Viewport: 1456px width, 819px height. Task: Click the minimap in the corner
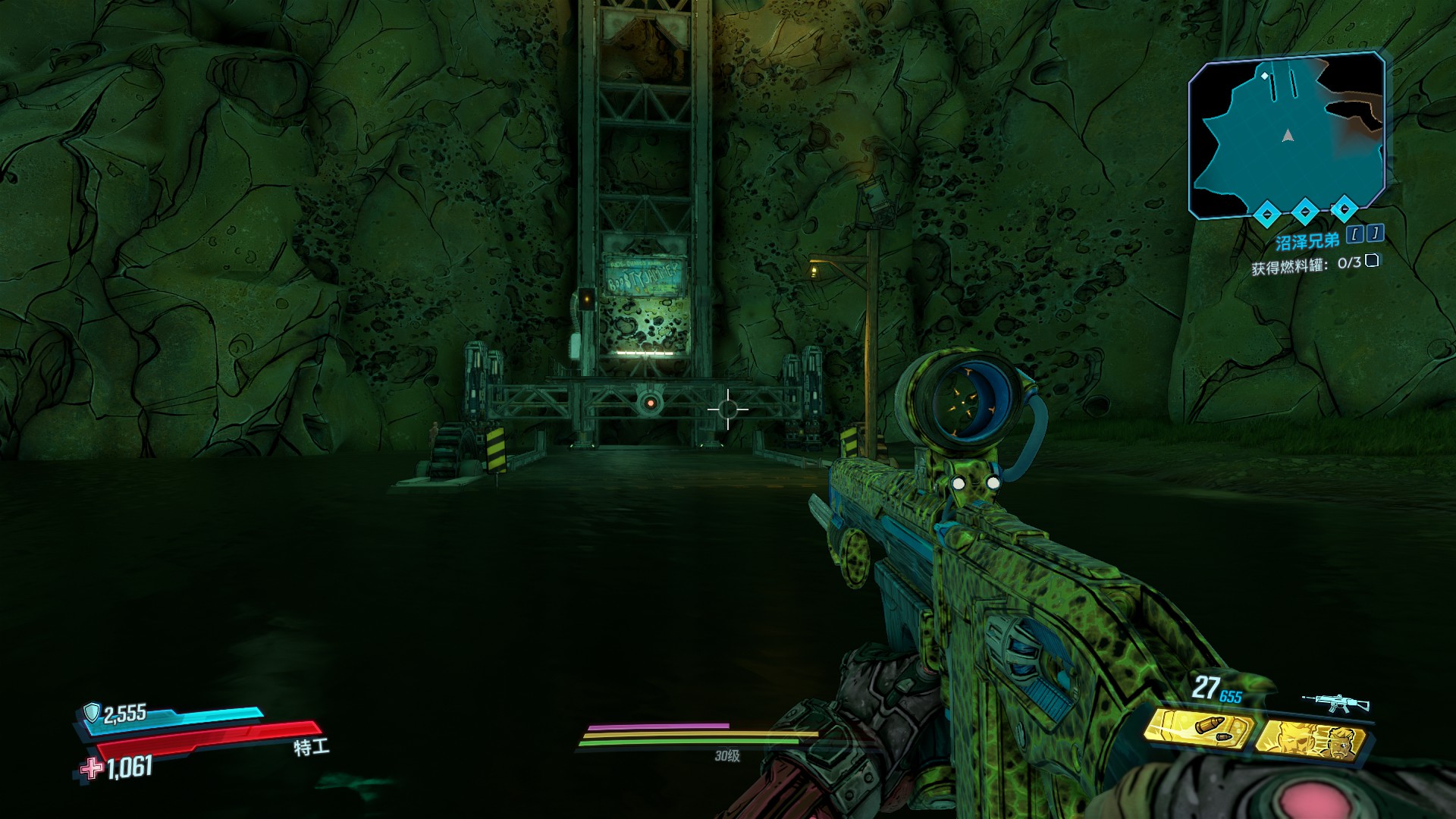point(1287,135)
